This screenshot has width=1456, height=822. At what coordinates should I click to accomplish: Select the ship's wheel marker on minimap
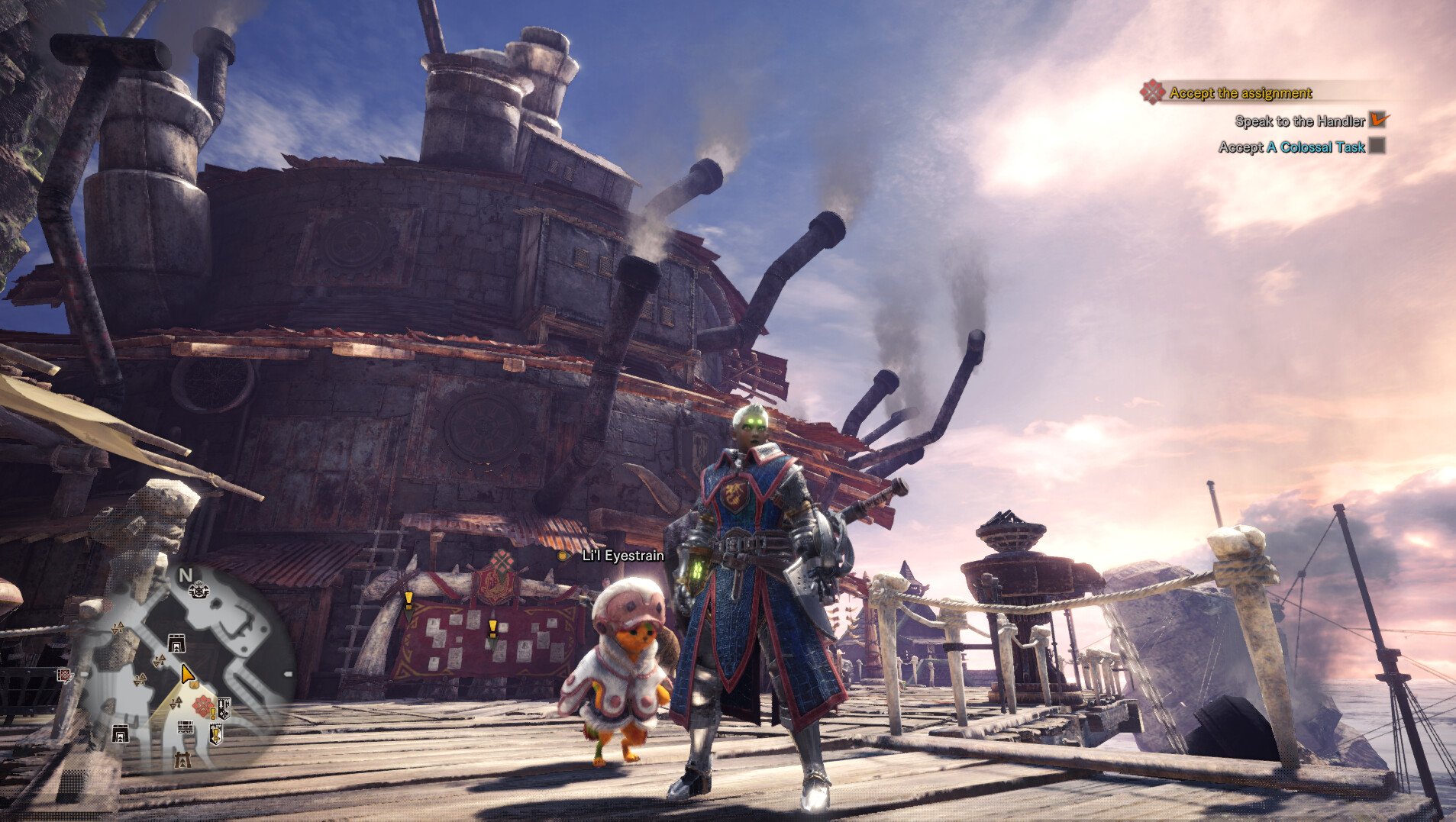point(199,589)
